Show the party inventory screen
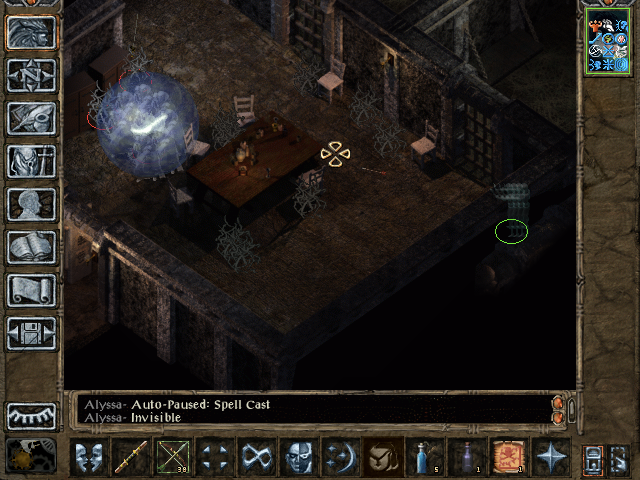 coord(31,161)
